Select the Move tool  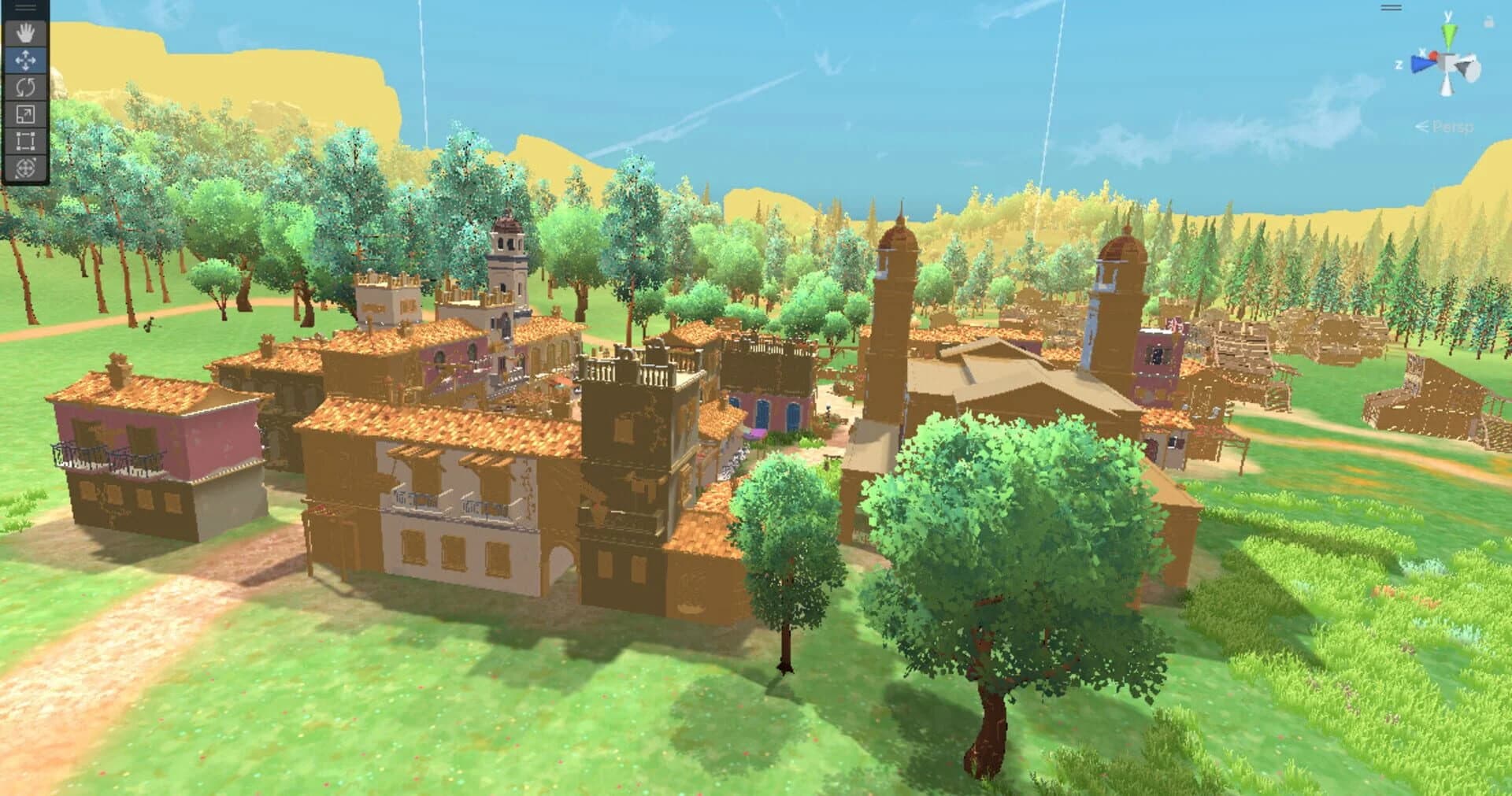point(25,59)
